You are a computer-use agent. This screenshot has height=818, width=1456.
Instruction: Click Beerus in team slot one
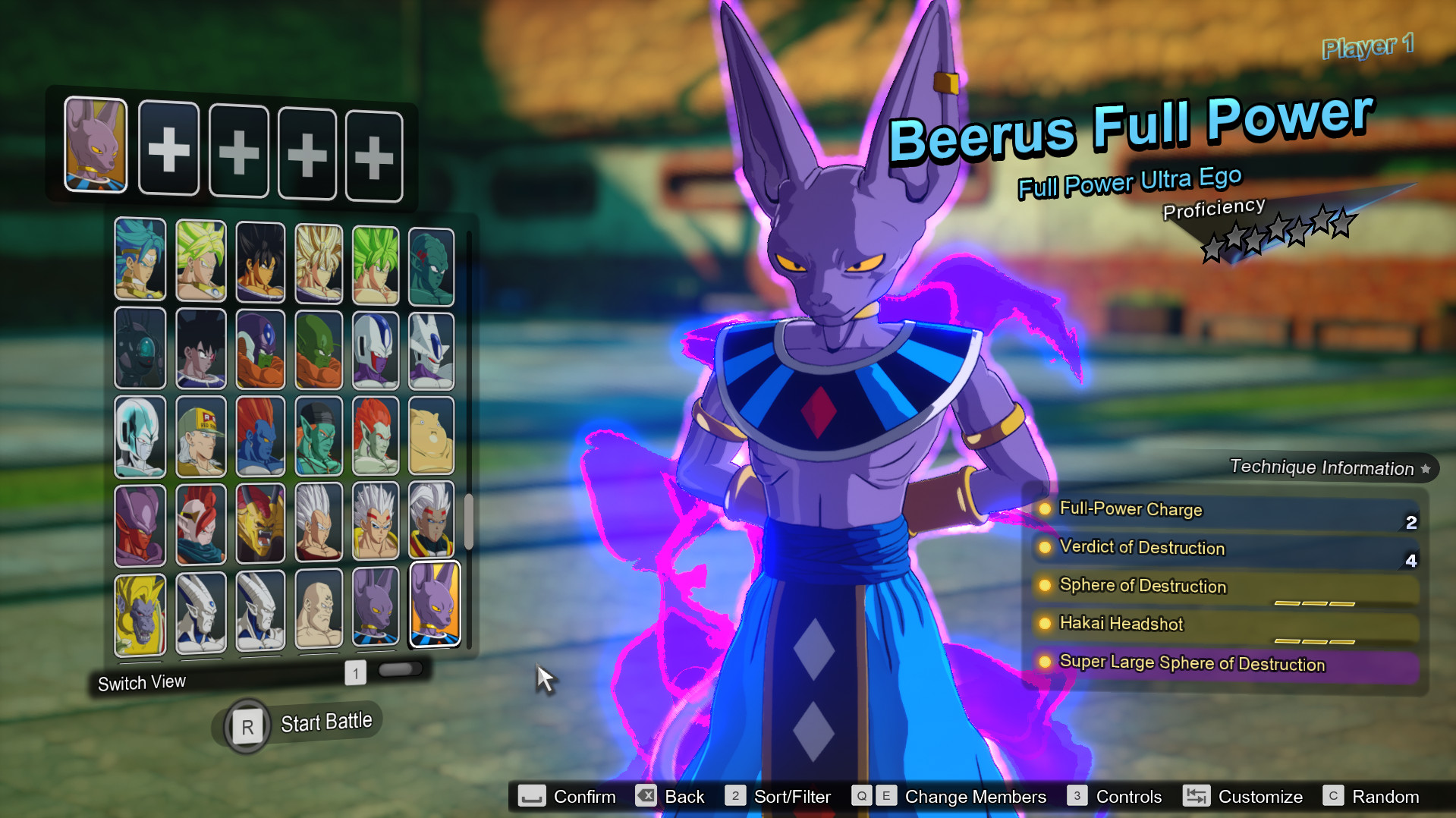[x=96, y=149]
